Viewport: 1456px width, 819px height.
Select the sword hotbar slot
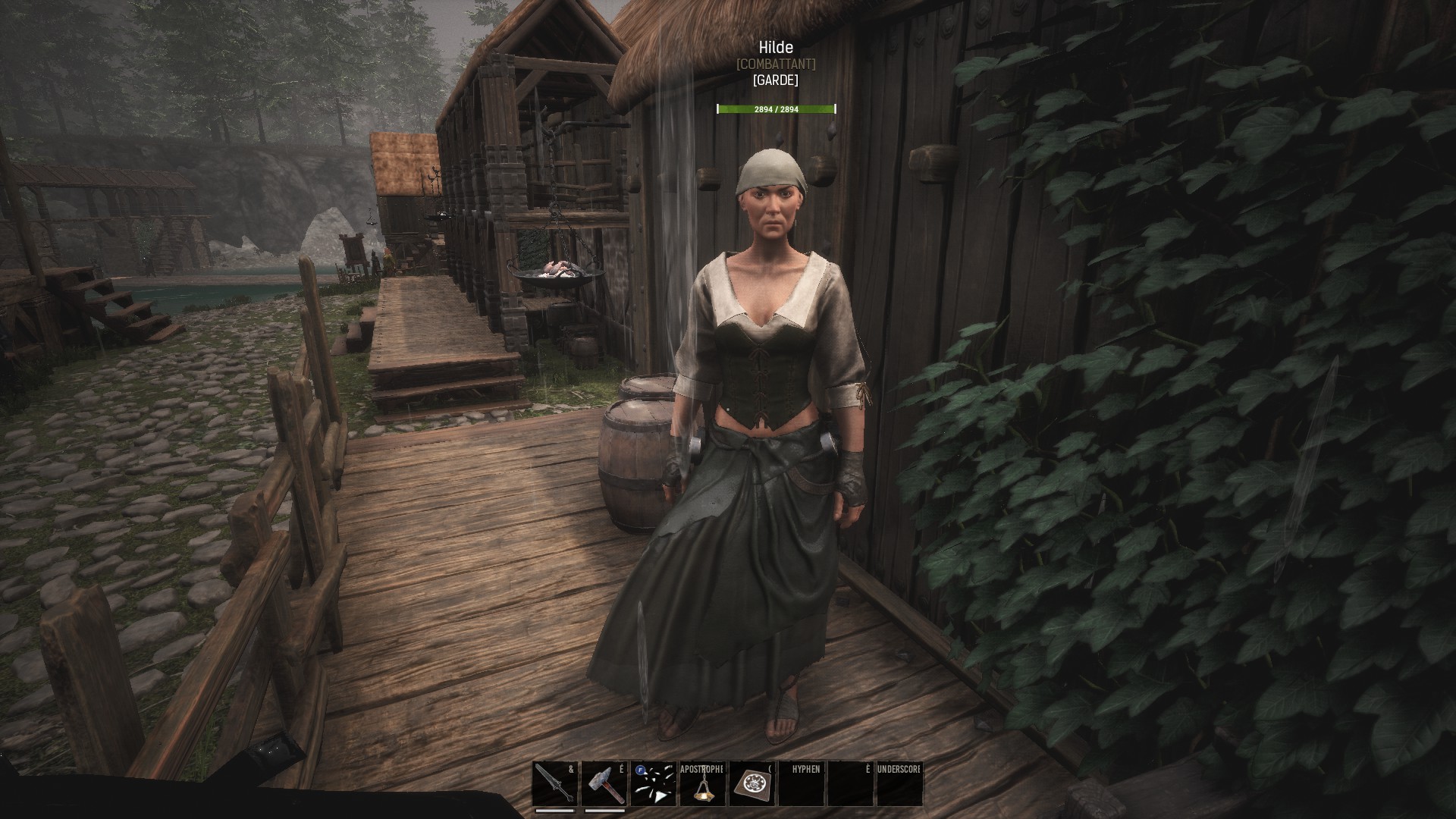(555, 784)
